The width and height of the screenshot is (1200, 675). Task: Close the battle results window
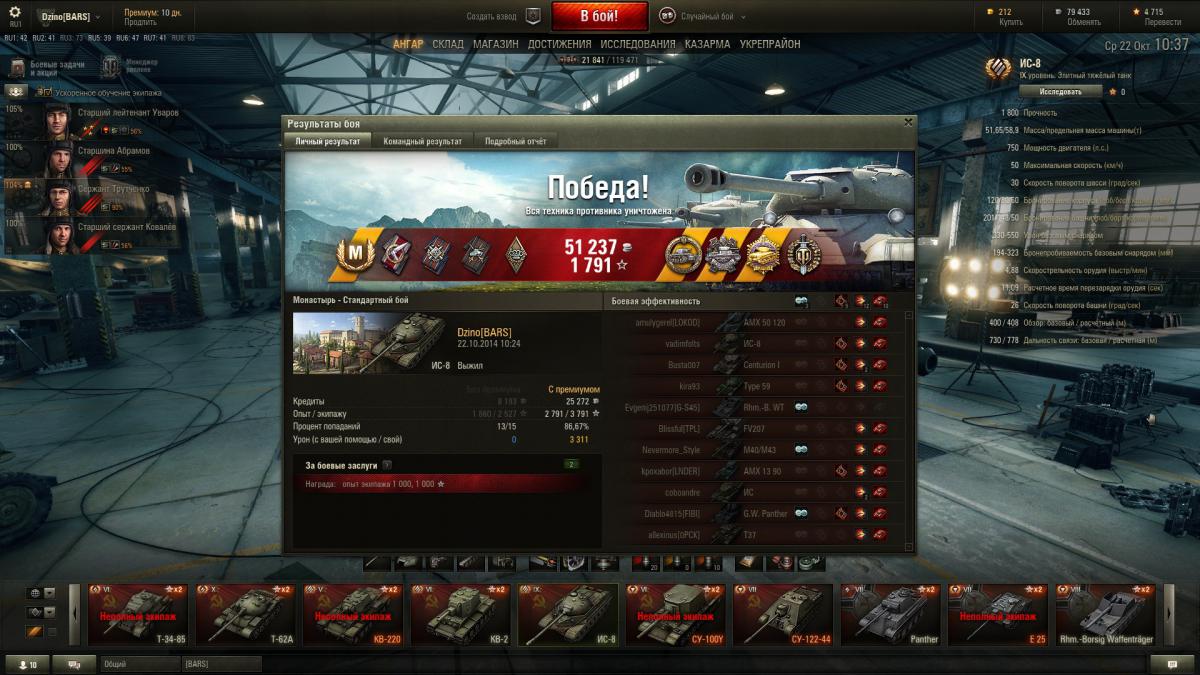click(x=908, y=122)
